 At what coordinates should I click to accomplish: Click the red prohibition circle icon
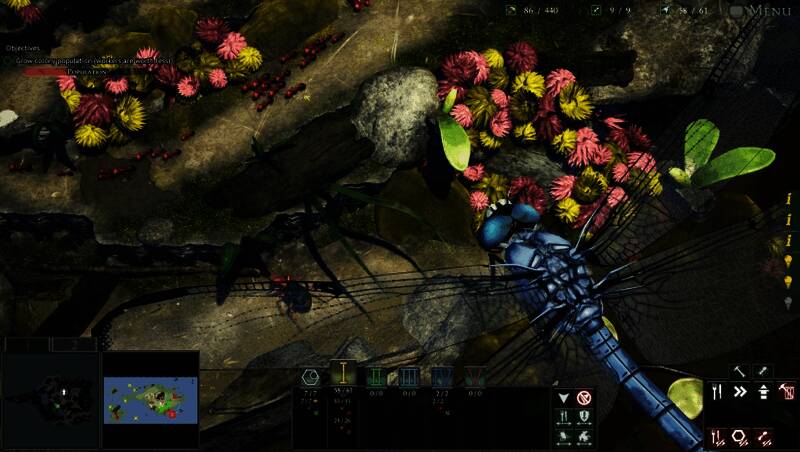[584, 397]
